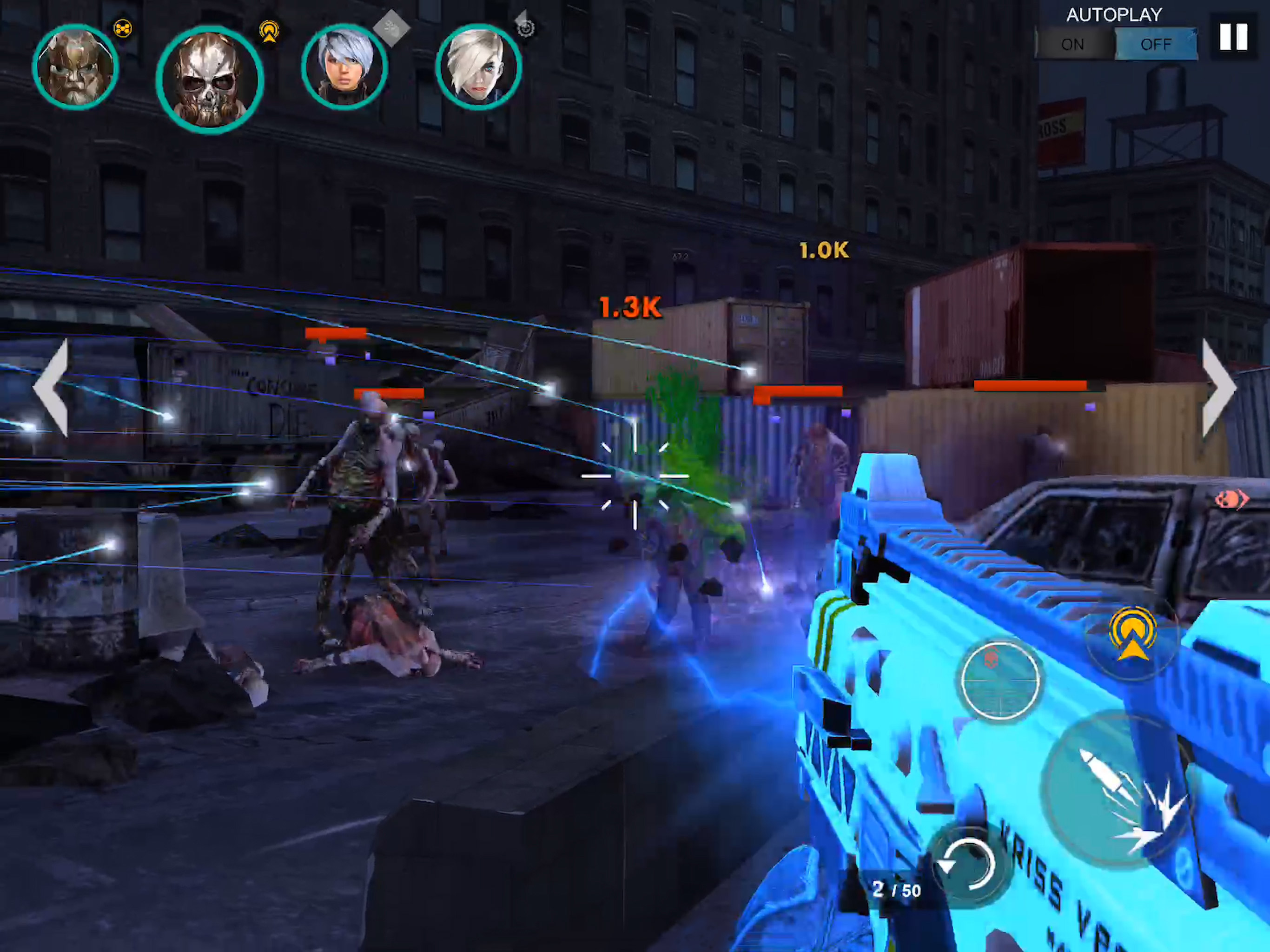
Task: Turn Autoplay ON
Action: coord(1072,44)
